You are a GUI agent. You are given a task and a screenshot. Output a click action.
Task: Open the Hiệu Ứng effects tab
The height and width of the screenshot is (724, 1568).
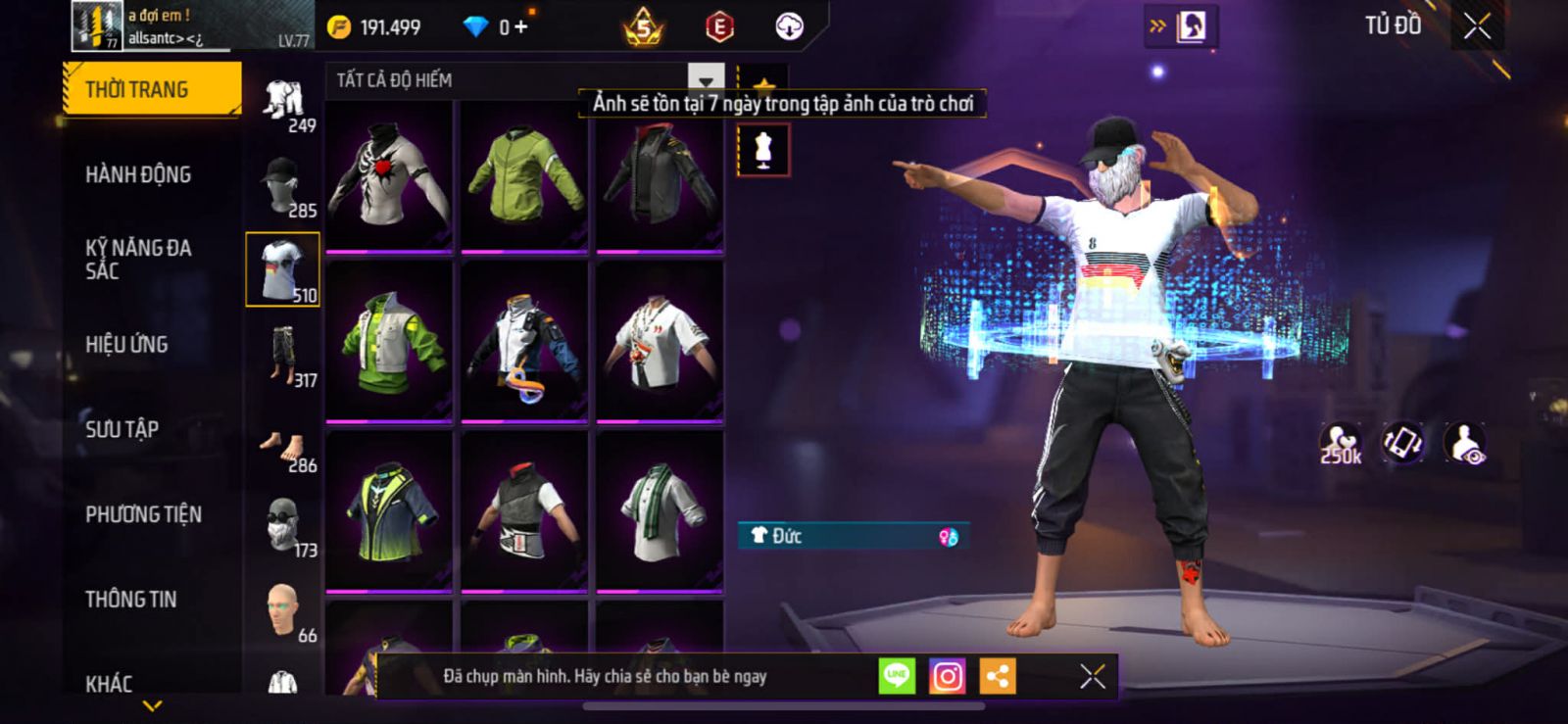point(126,344)
